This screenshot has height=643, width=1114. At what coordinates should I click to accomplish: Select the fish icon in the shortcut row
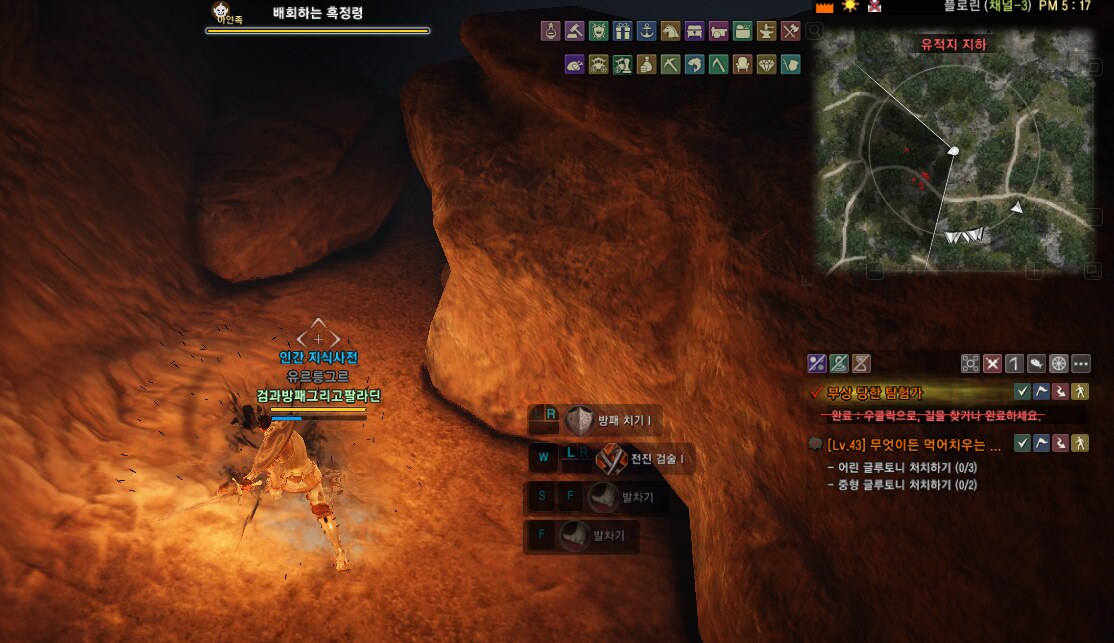tap(694, 65)
